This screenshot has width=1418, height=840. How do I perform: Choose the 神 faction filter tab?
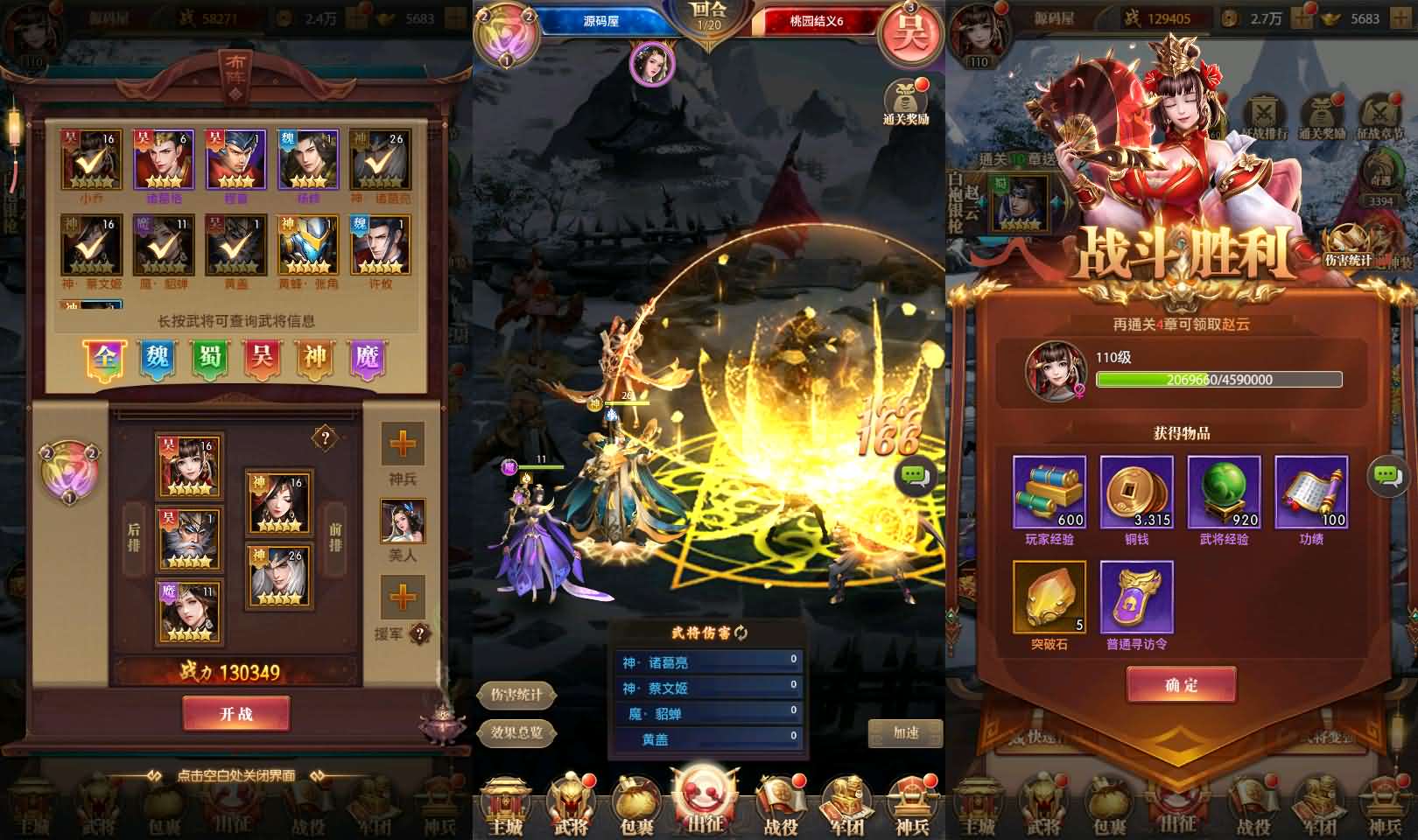click(x=314, y=358)
